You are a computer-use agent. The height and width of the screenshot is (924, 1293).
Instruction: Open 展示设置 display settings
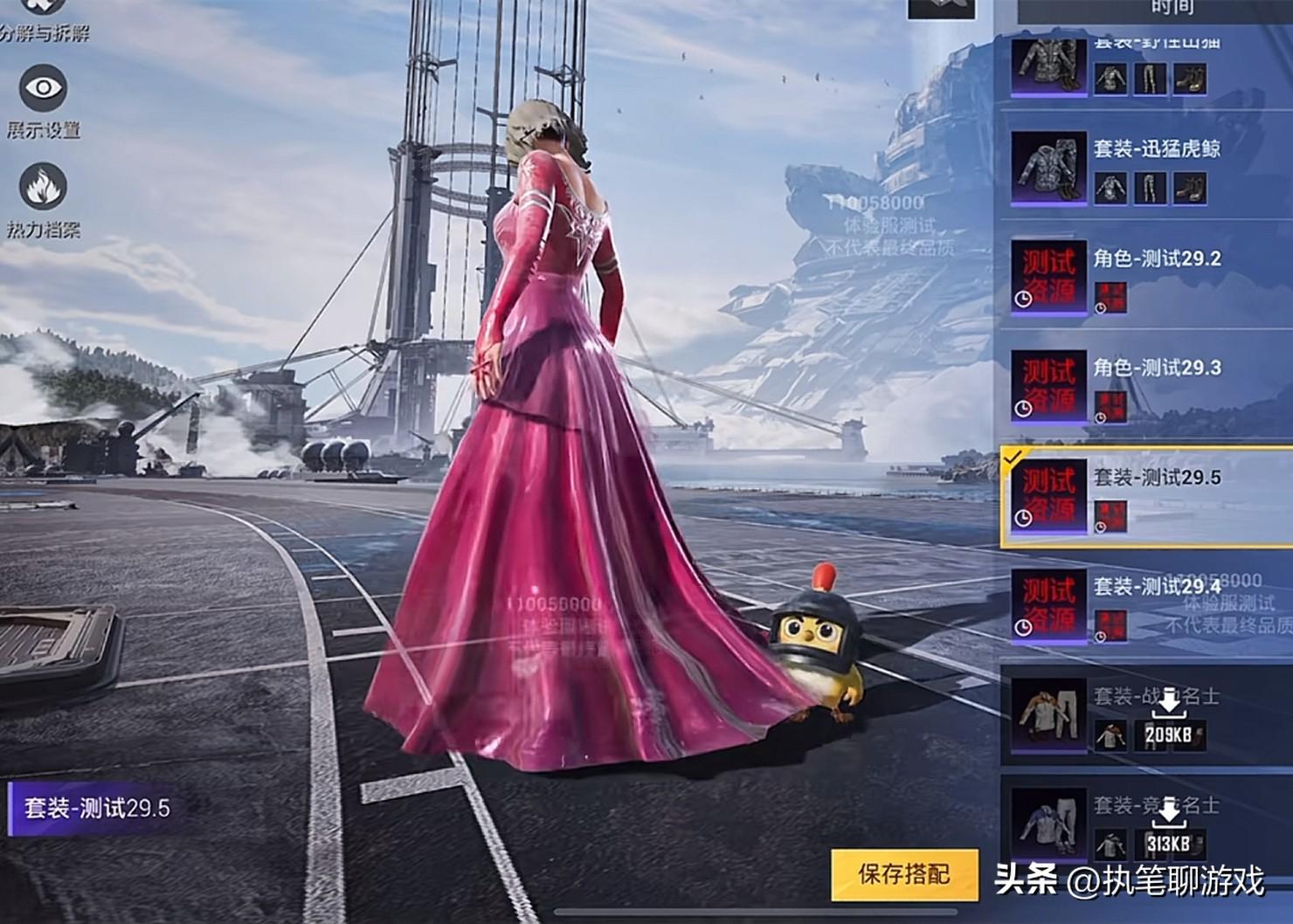tap(43, 89)
